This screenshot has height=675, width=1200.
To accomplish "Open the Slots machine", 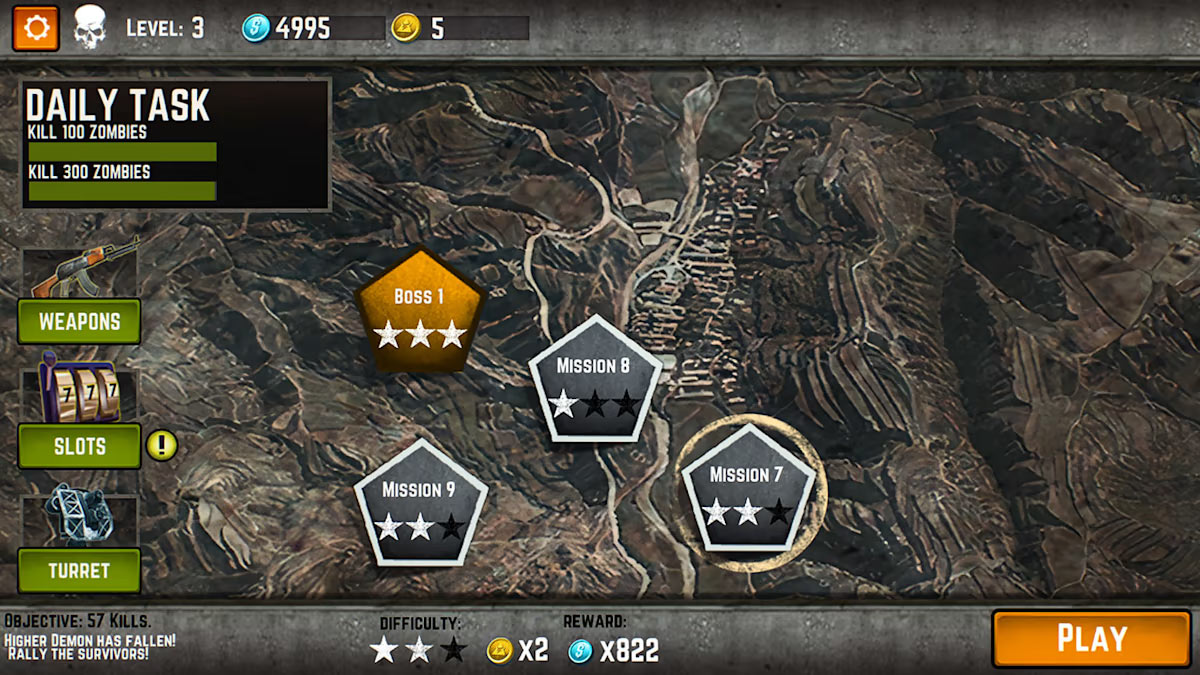I will [79, 446].
